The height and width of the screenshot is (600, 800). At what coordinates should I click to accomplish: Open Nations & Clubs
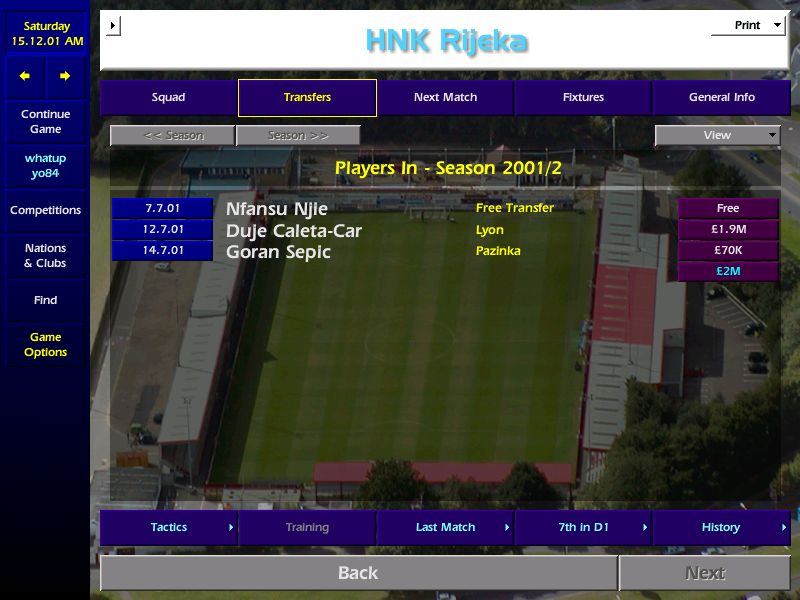coord(45,256)
